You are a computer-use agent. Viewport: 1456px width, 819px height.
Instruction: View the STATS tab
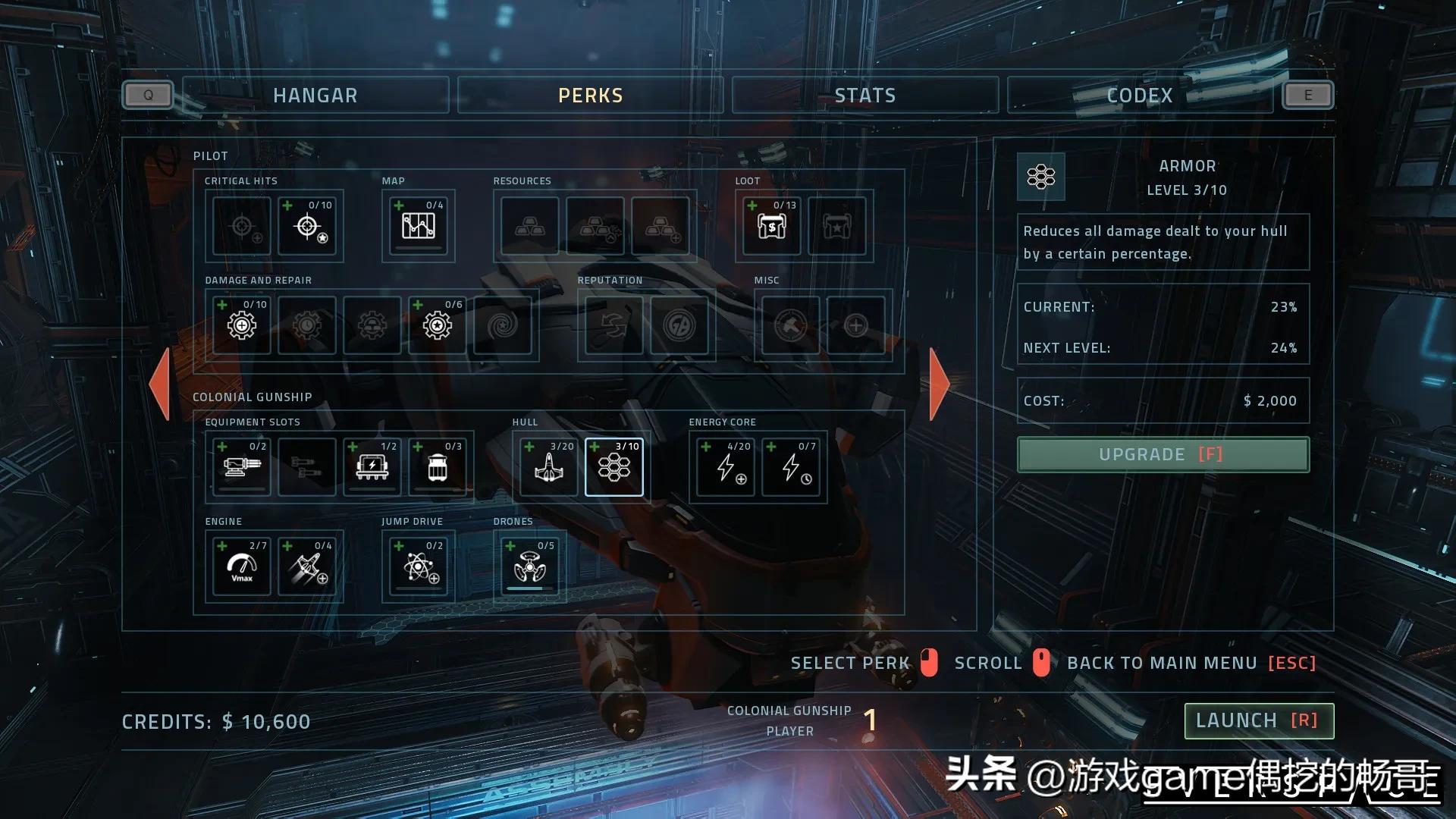(x=864, y=95)
